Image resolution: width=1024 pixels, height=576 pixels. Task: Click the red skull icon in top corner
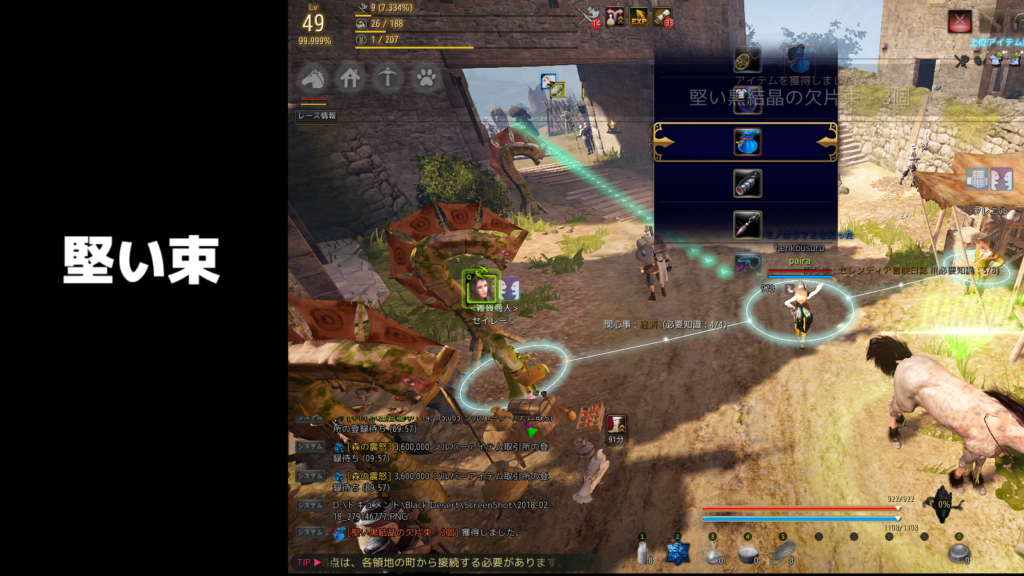(x=960, y=20)
